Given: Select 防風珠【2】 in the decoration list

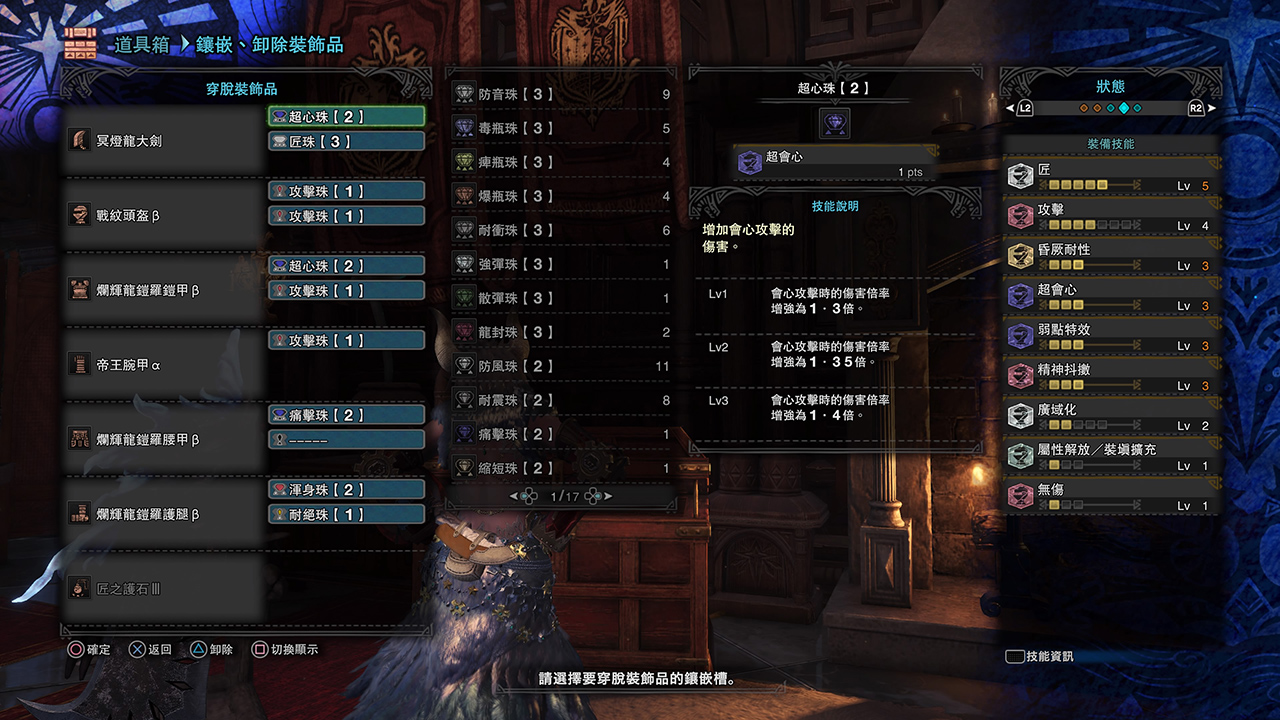Looking at the screenshot, I should 560,366.
